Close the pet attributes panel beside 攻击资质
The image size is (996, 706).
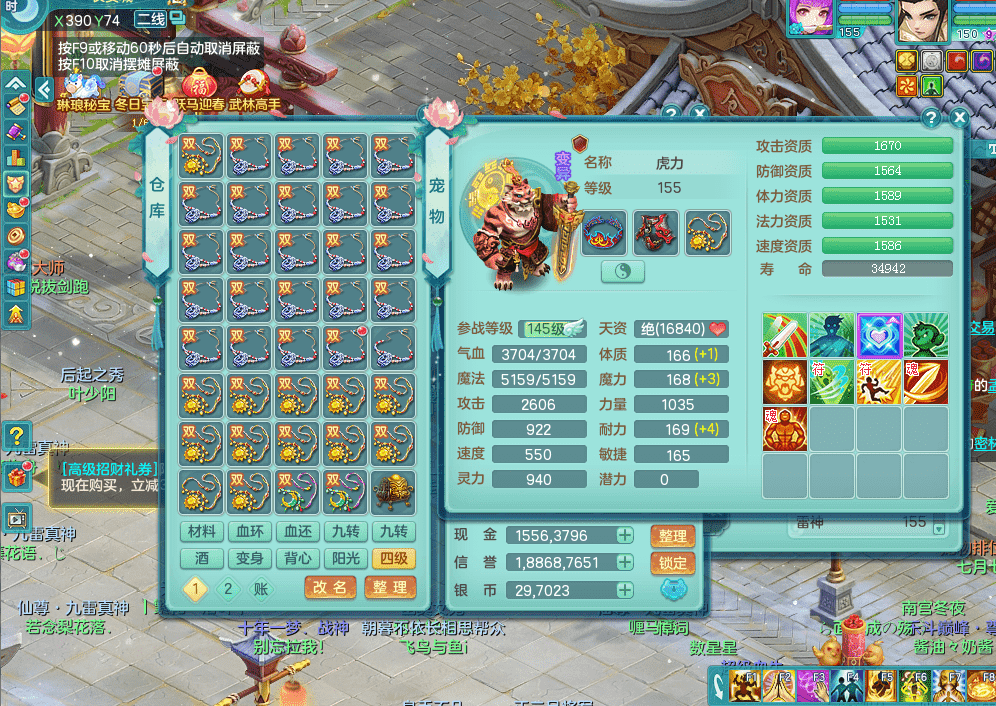coord(960,118)
